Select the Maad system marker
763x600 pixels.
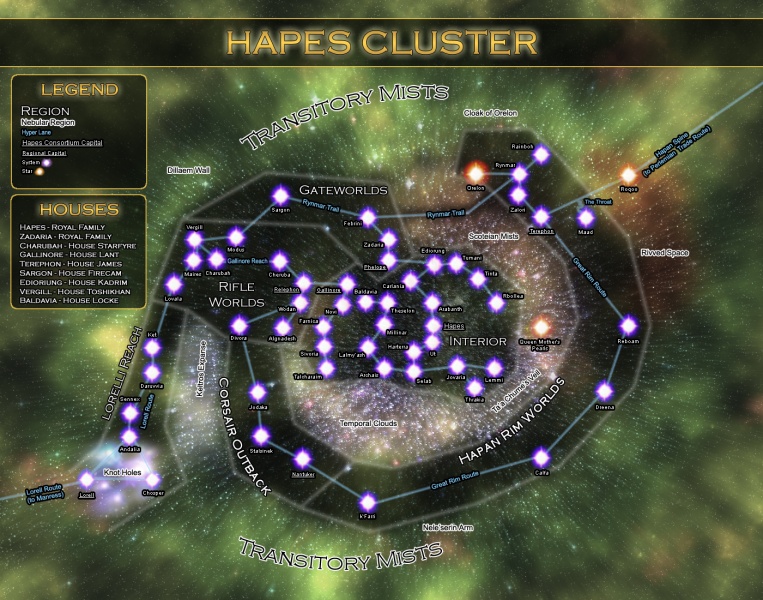point(586,216)
